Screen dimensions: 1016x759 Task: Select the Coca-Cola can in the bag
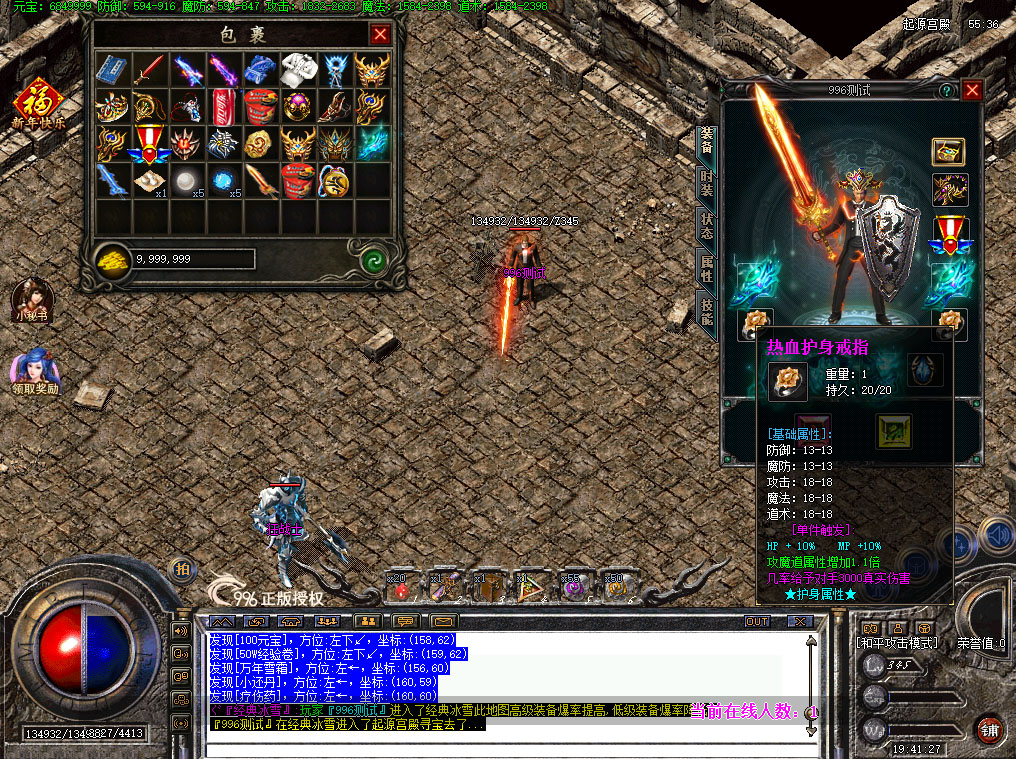tap(221, 104)
